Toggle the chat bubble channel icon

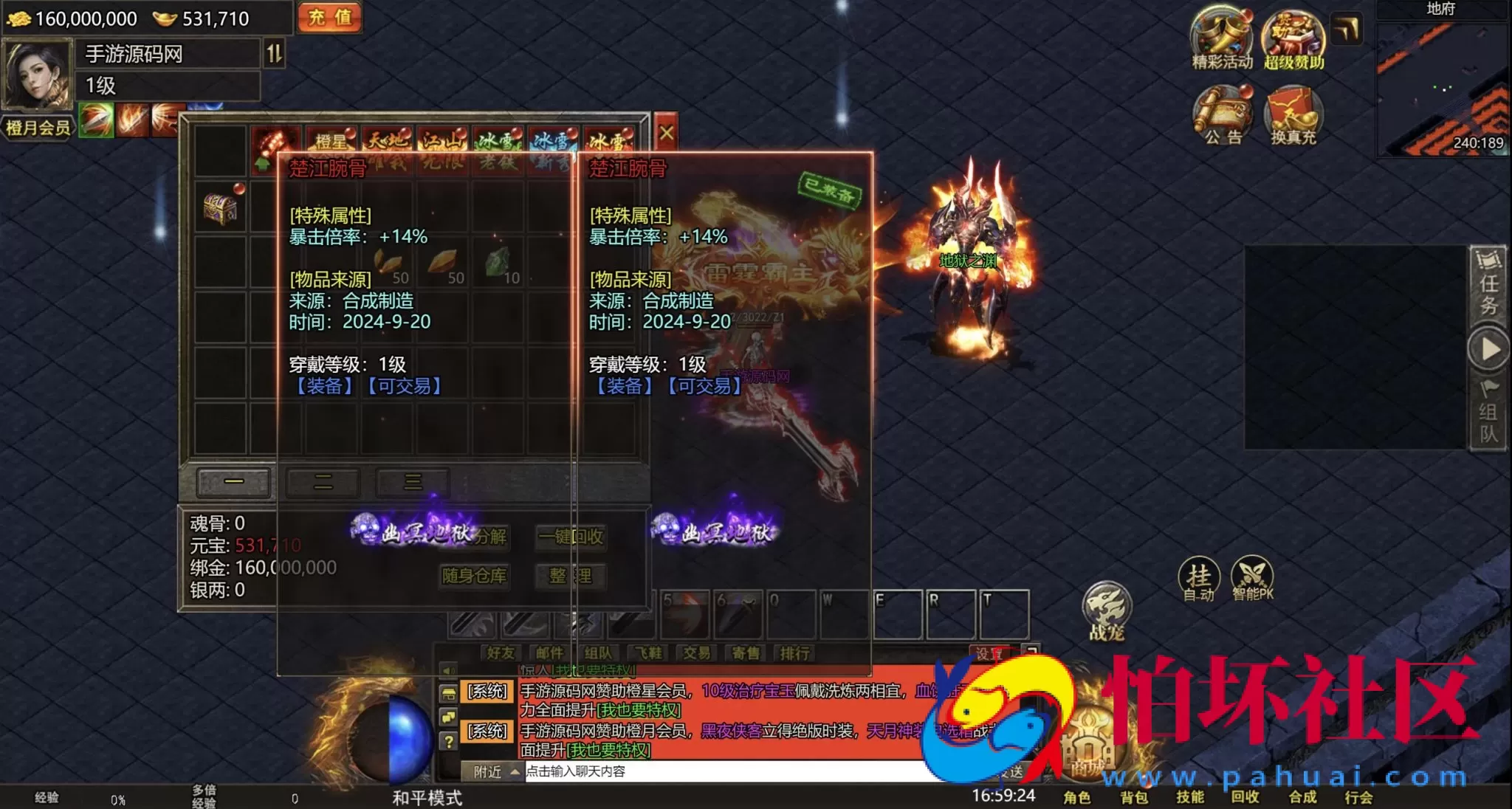point(449,716)
